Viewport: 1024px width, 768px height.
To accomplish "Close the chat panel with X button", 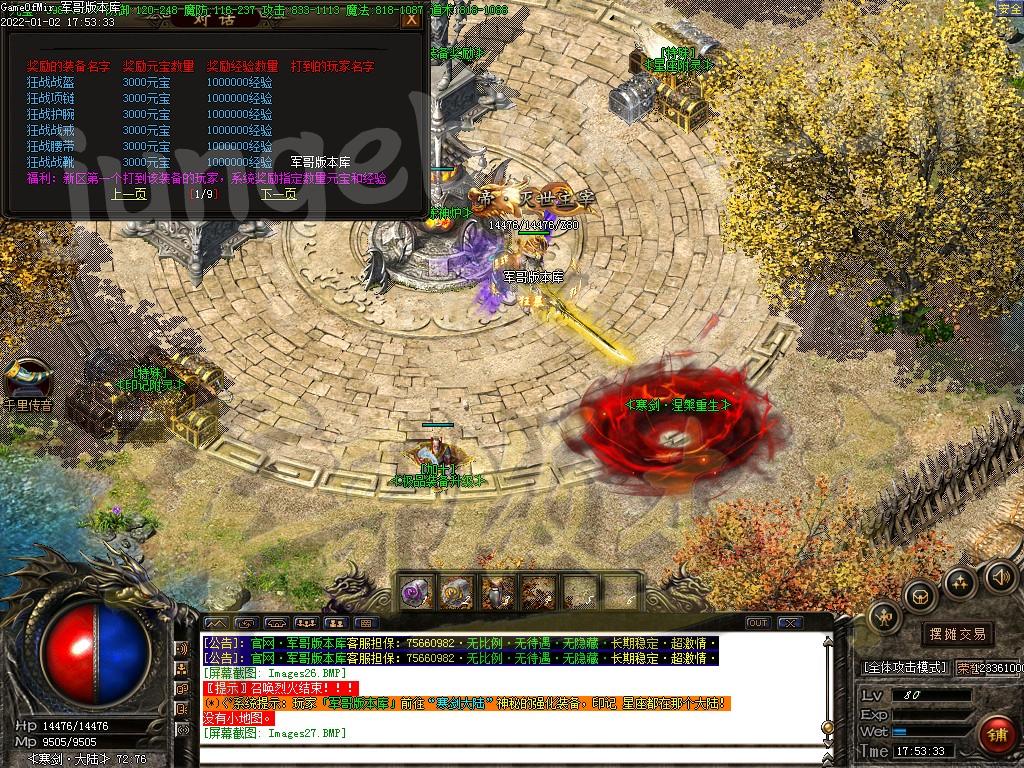I will tap(790, 623).
